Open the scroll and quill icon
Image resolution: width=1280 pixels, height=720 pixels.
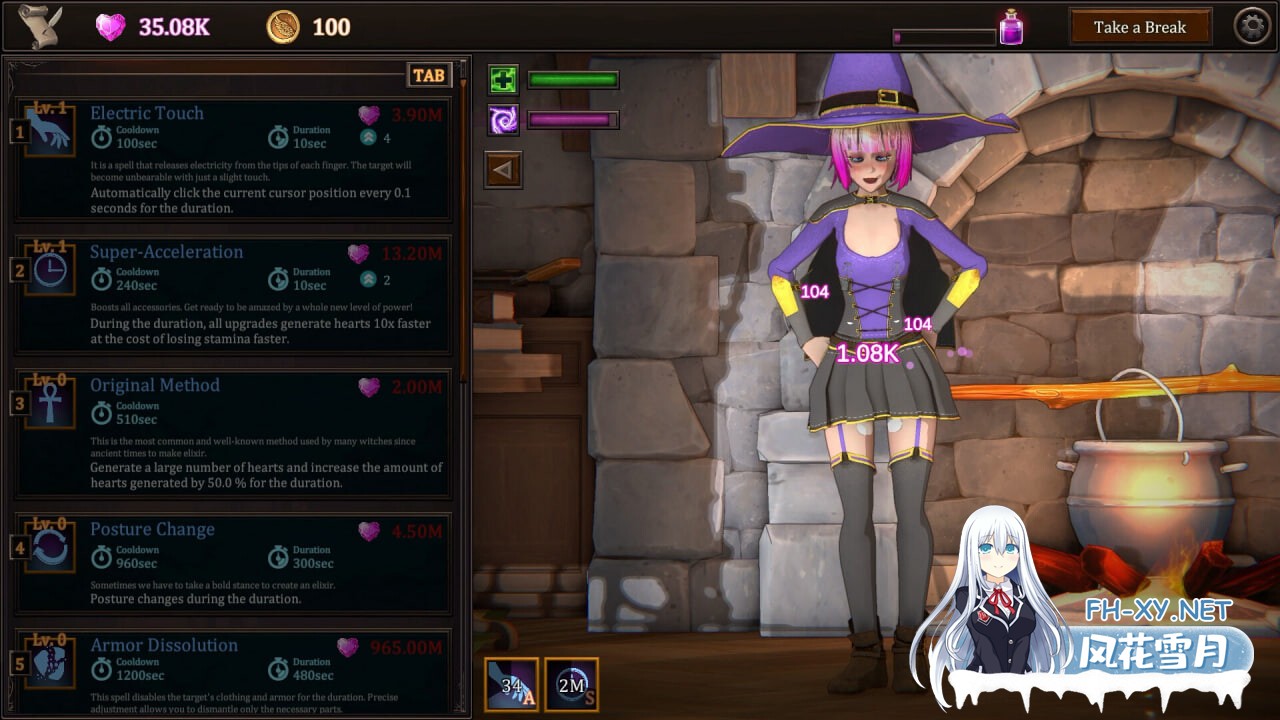coord(40,27)
